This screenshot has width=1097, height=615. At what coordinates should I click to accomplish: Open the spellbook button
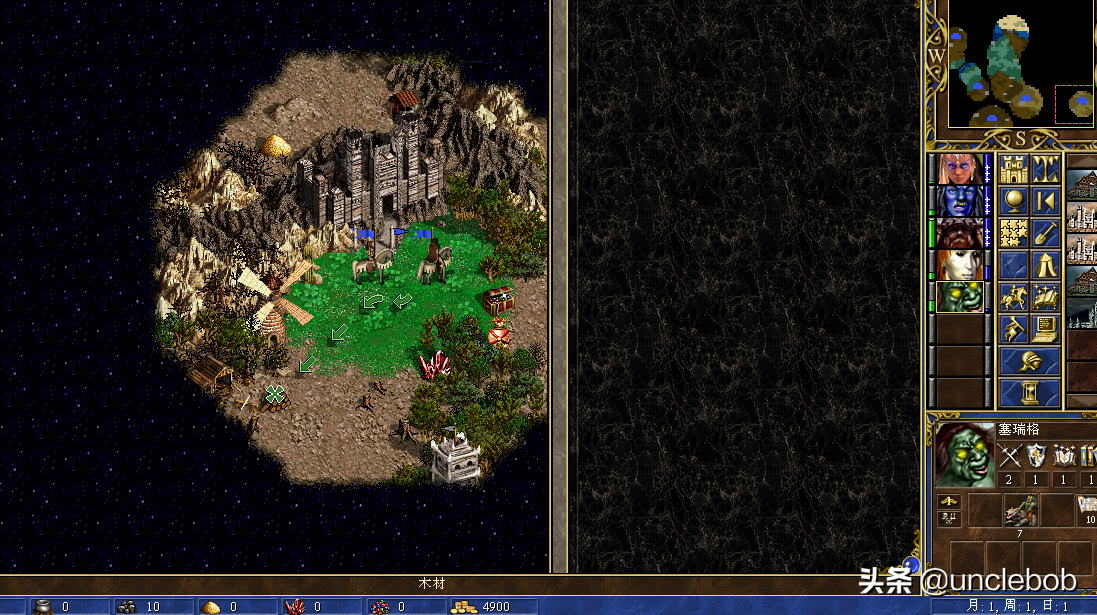coord(1046,297)
